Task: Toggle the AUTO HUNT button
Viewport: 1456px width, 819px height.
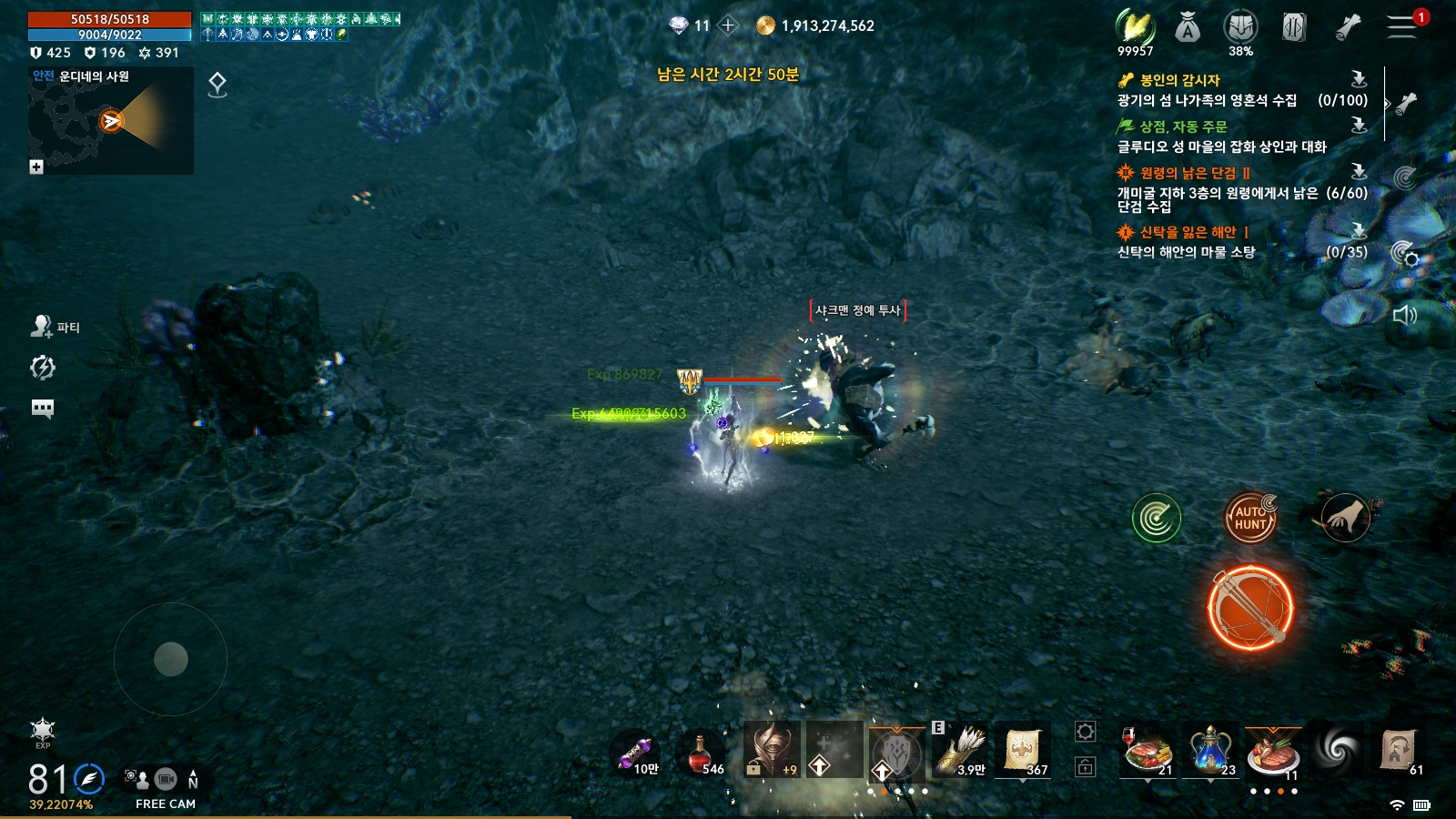Action: click(x=1250, y=518)
